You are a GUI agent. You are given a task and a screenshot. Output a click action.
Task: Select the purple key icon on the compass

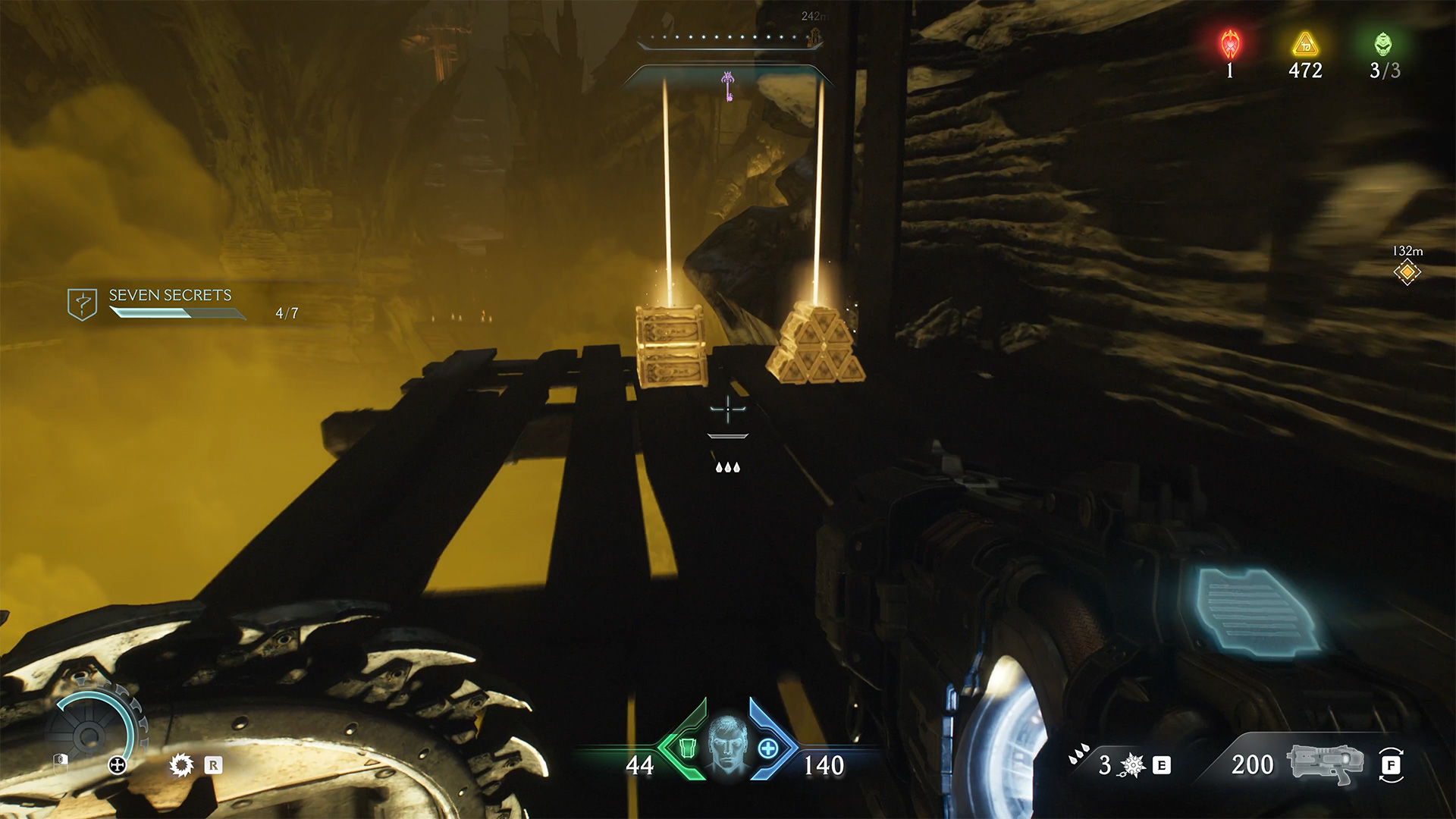pos(728,86)
